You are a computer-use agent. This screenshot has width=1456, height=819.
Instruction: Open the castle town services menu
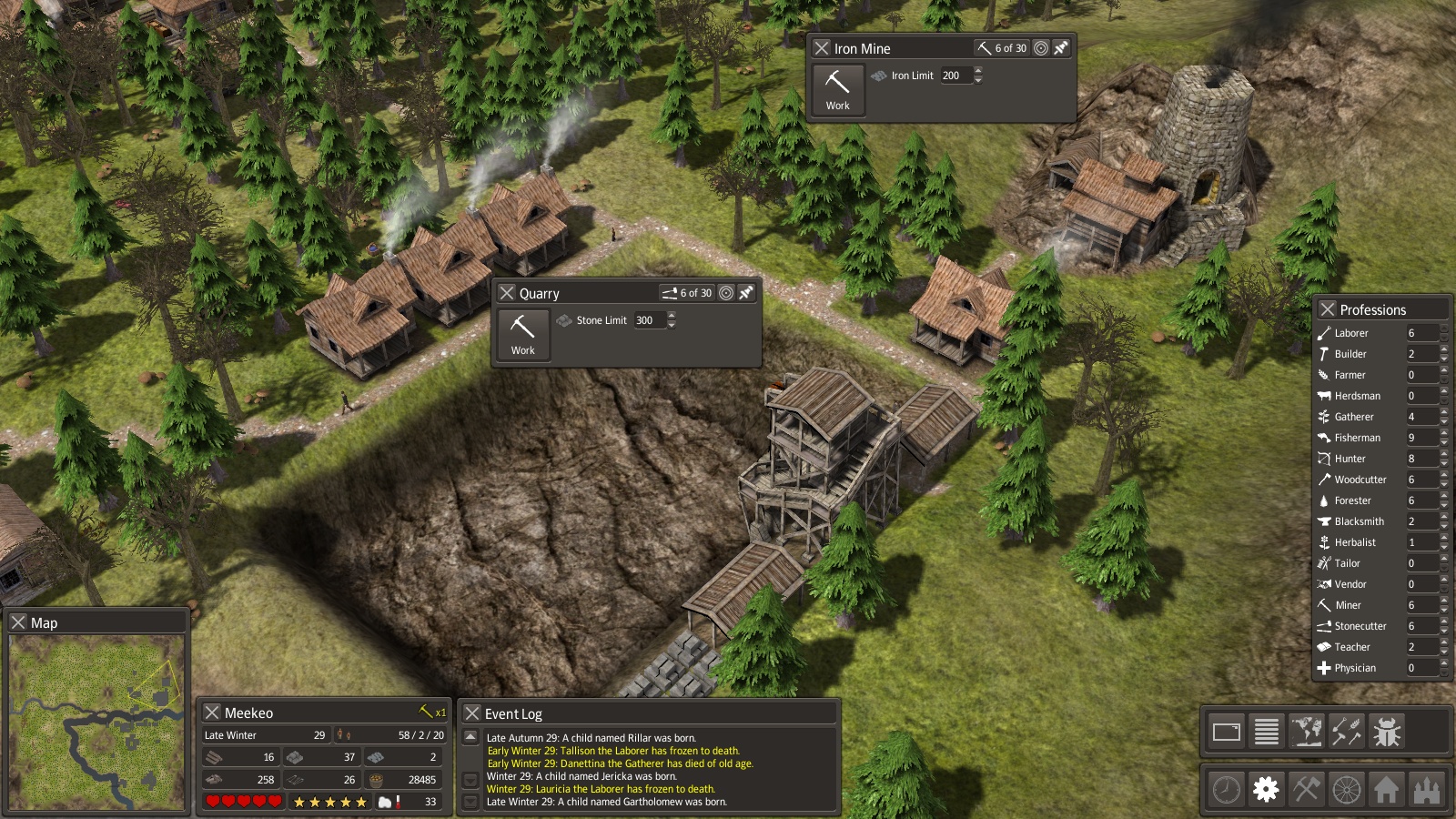point(1427,789)
